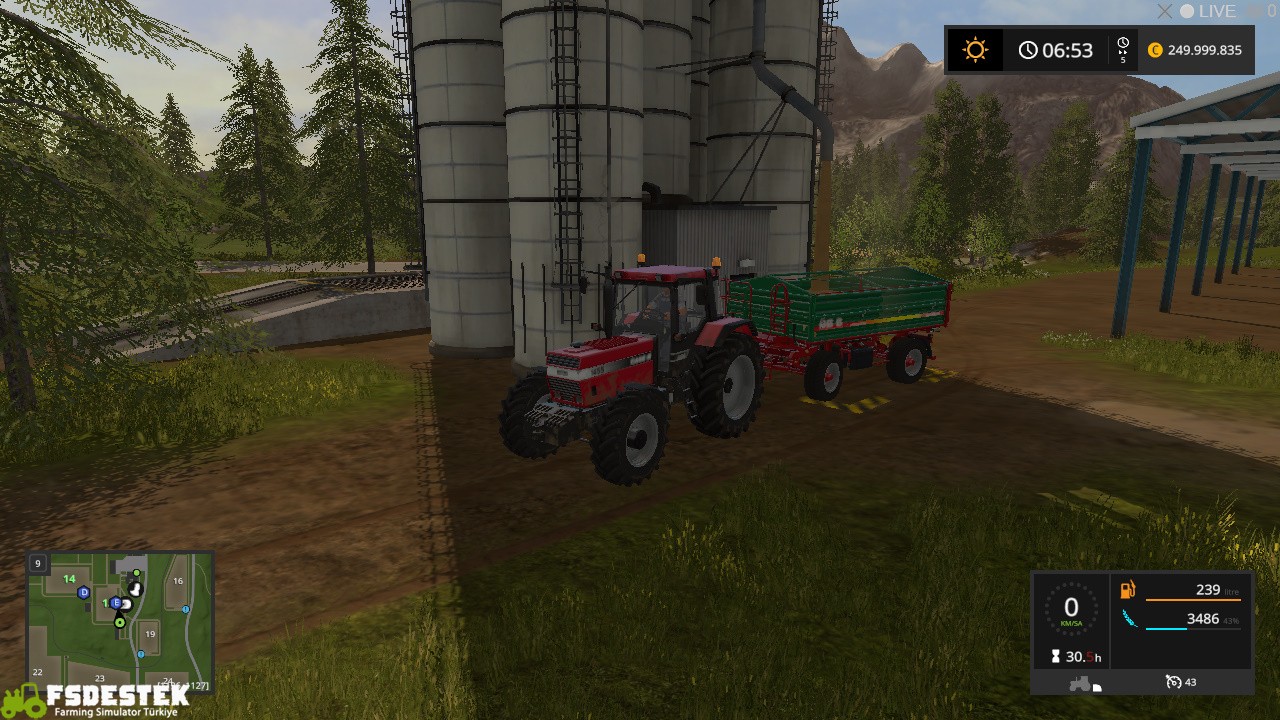Click the hourglass operating hours icon
Image resolution: width=1280 pixels, height=720 pixels.
1055,655
